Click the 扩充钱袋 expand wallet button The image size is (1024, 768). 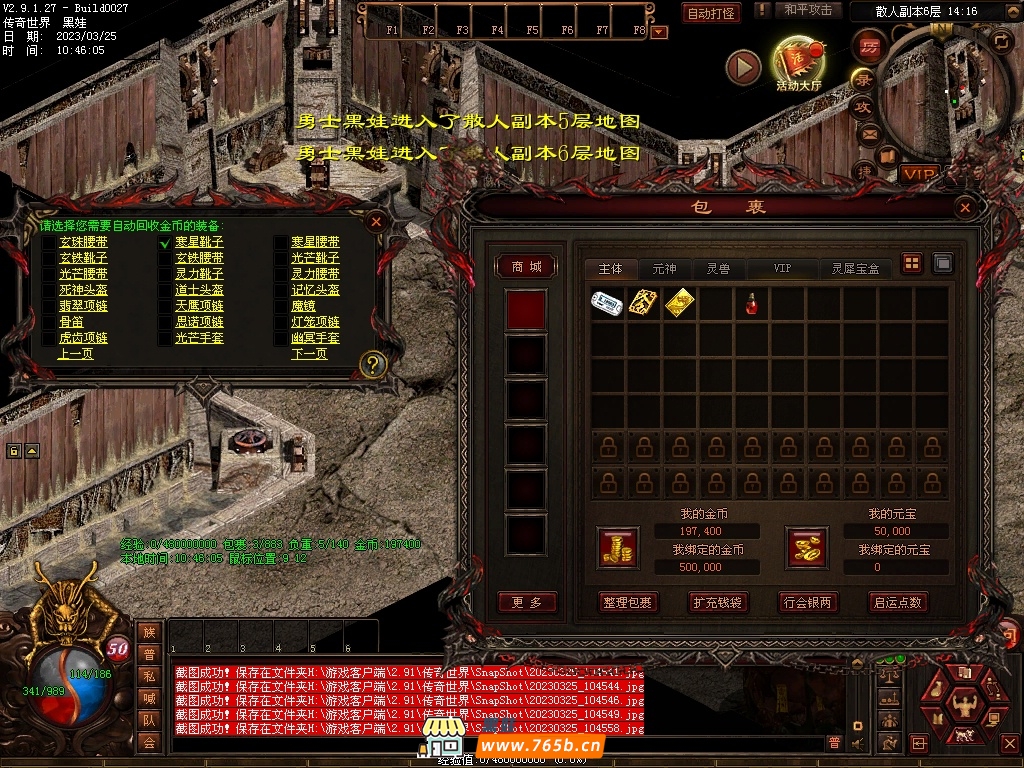[717, 602]
